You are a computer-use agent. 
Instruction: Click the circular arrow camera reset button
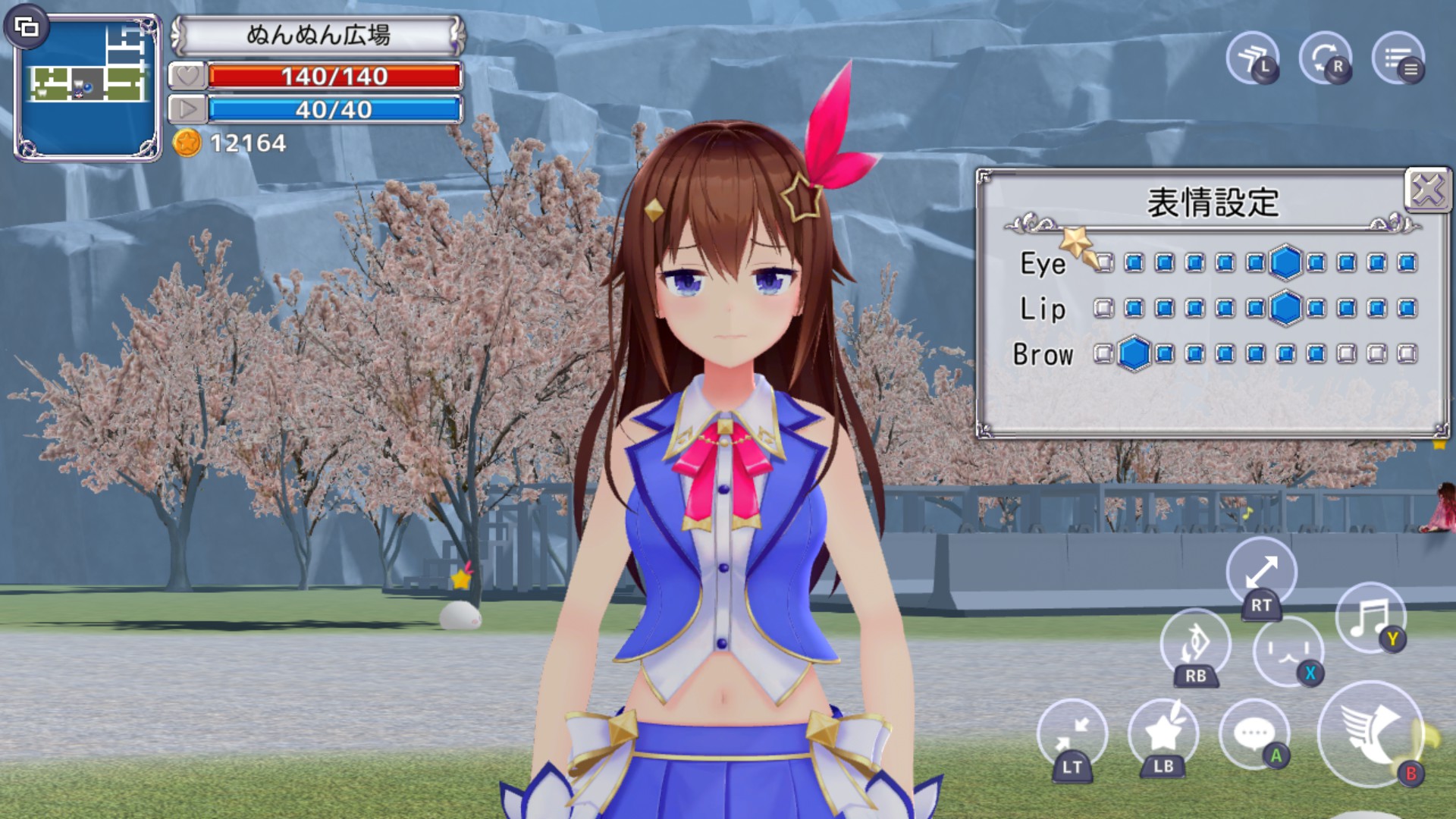tap(1325, 58)
